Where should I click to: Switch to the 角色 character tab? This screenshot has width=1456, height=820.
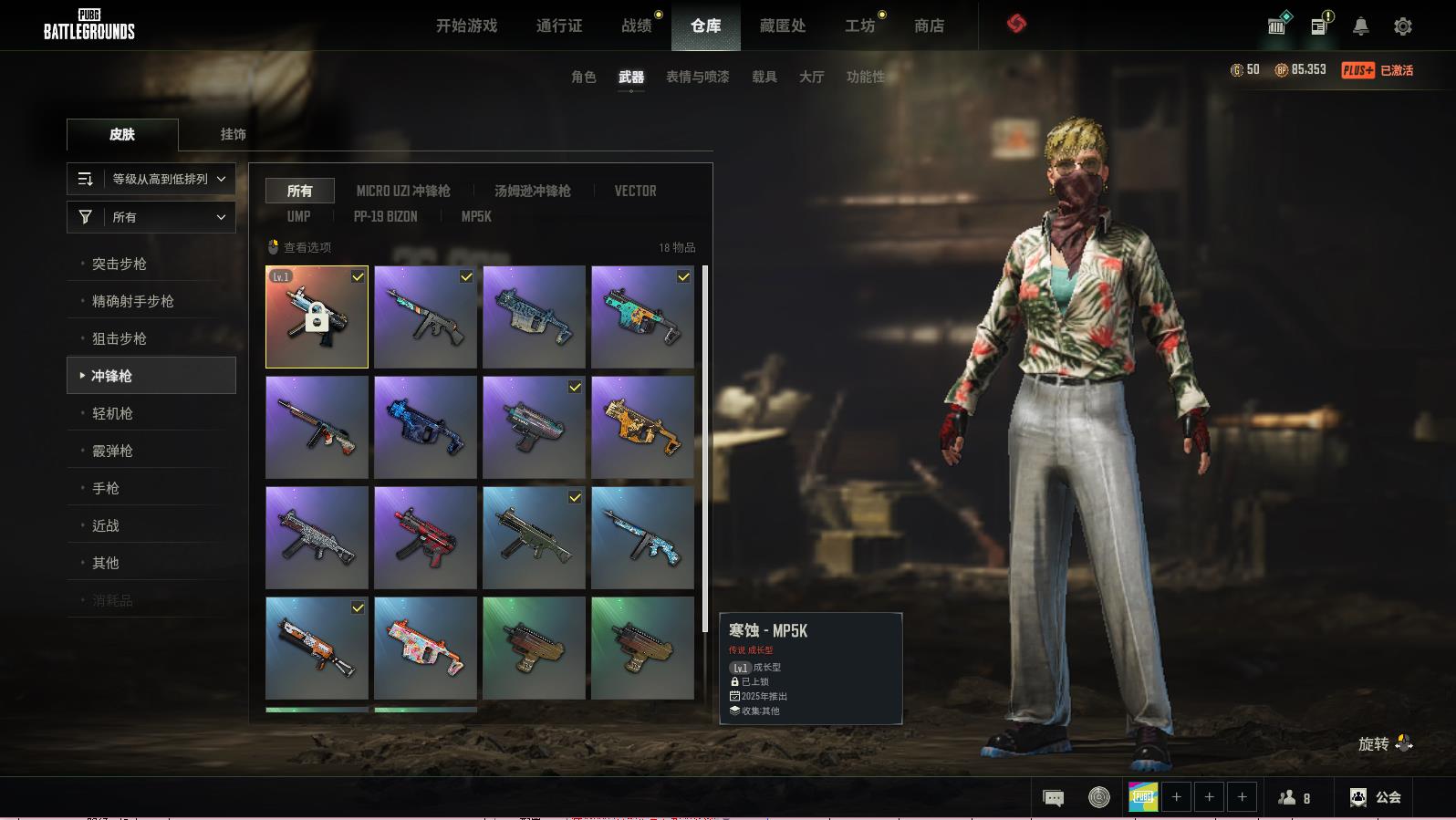[x=583, y=77]
